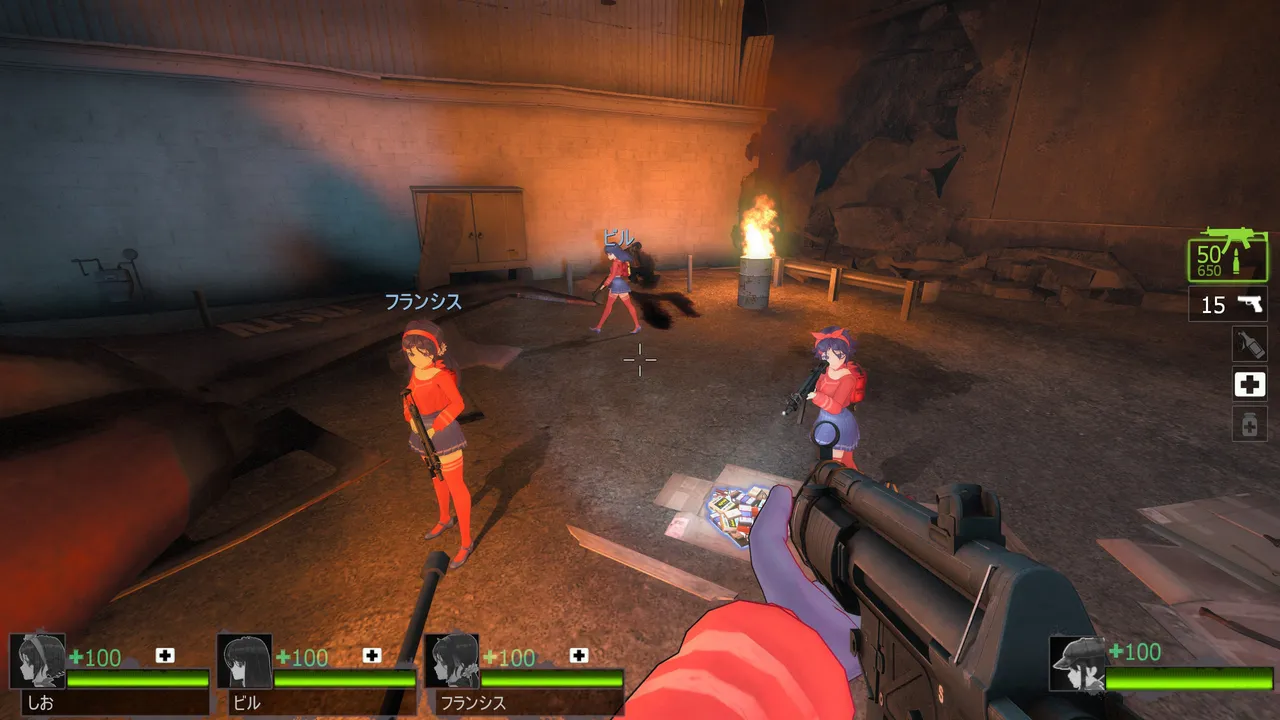Select the dimmed pain pills slot
The width and height of the screenshot is (1280, 720).
coord(1249,424)
